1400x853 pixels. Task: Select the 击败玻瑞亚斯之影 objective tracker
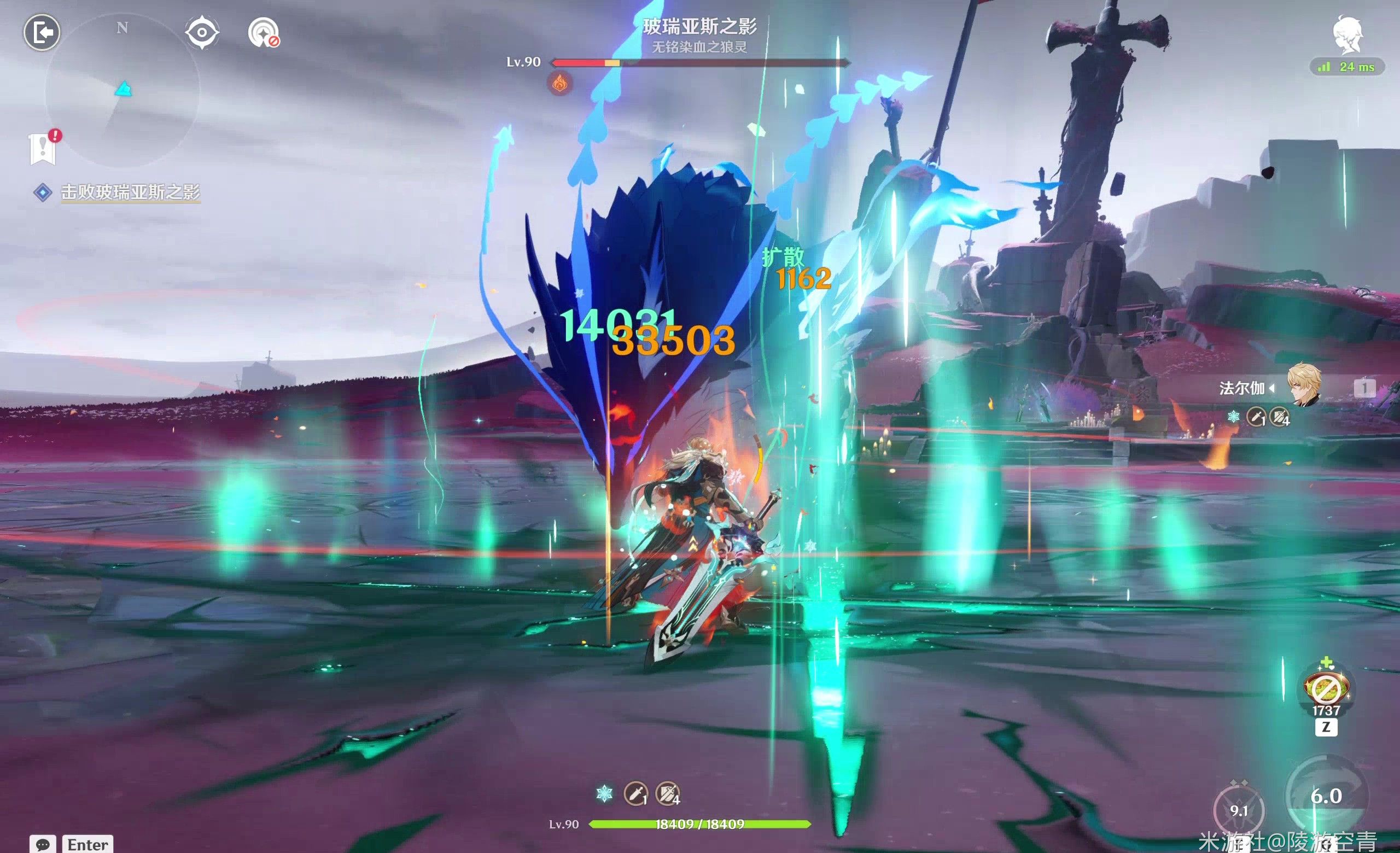(130, 192)
